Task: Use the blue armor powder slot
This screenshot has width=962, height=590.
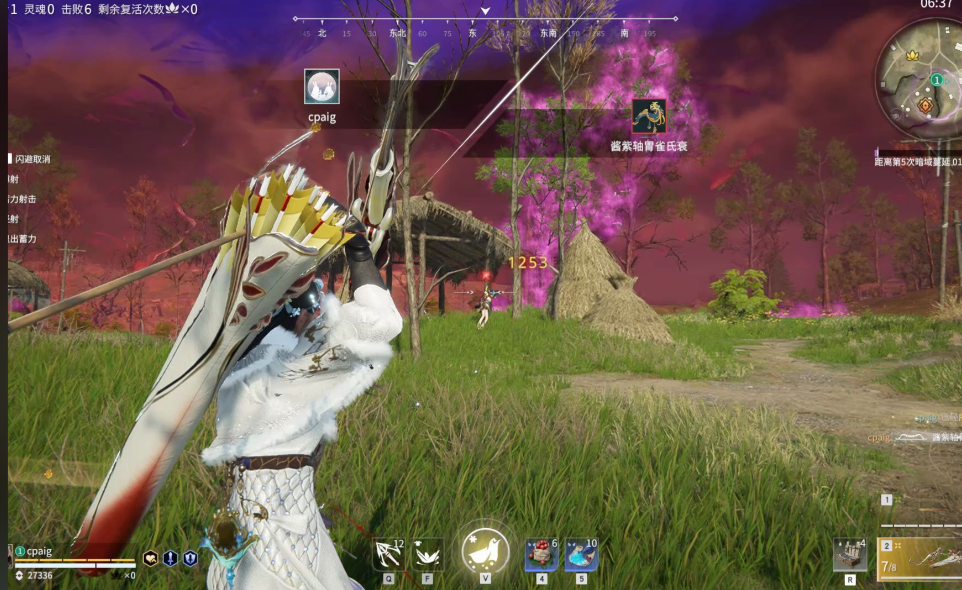Action: [x=581, y=553]
